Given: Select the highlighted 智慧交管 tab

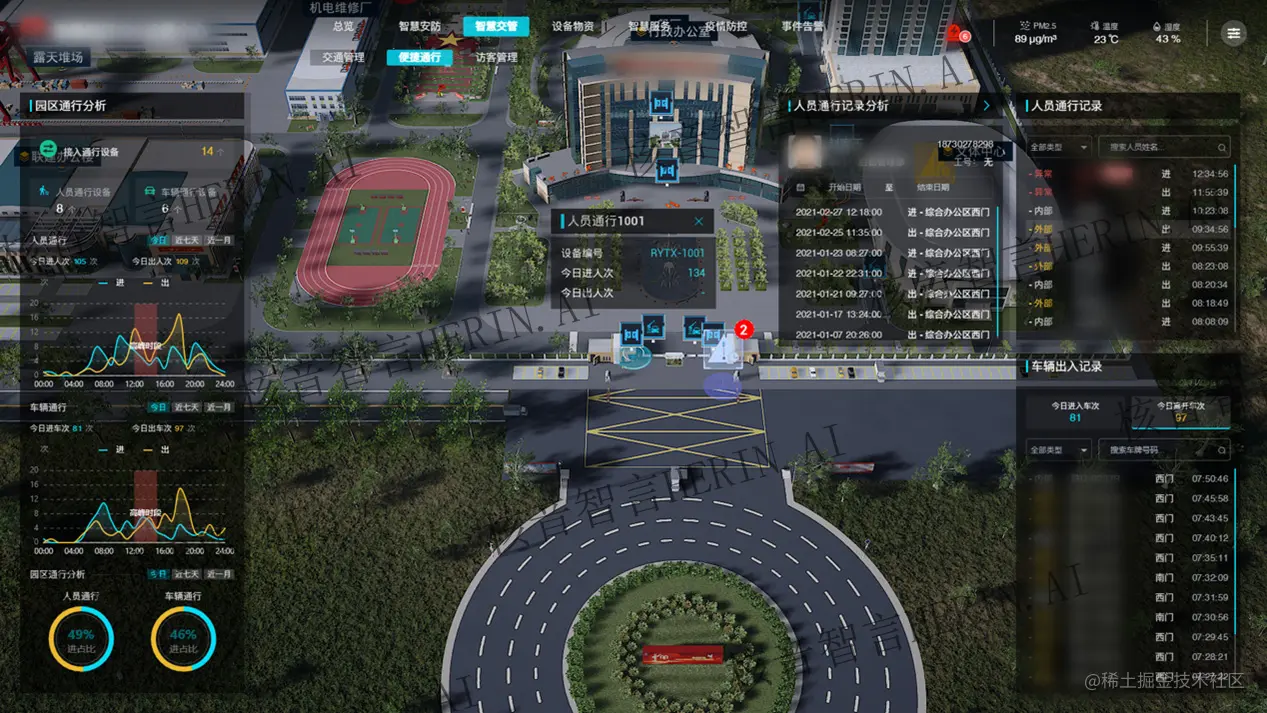Looking at the screenshot, I should (496, 26).
